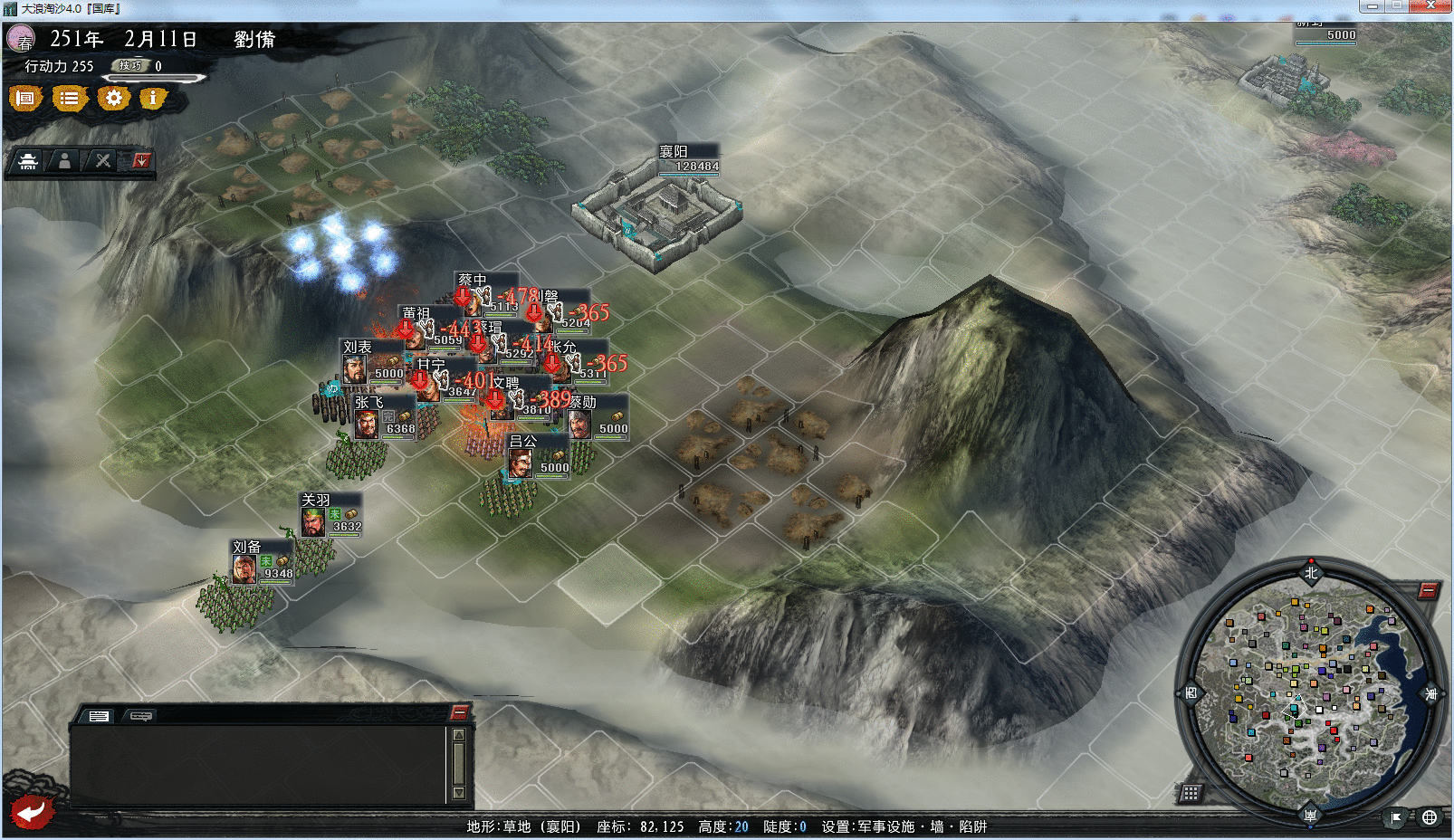This screenshot has height=840, width=1454.
Task: Open the gear settings button
Action: [x=113, y=98]
